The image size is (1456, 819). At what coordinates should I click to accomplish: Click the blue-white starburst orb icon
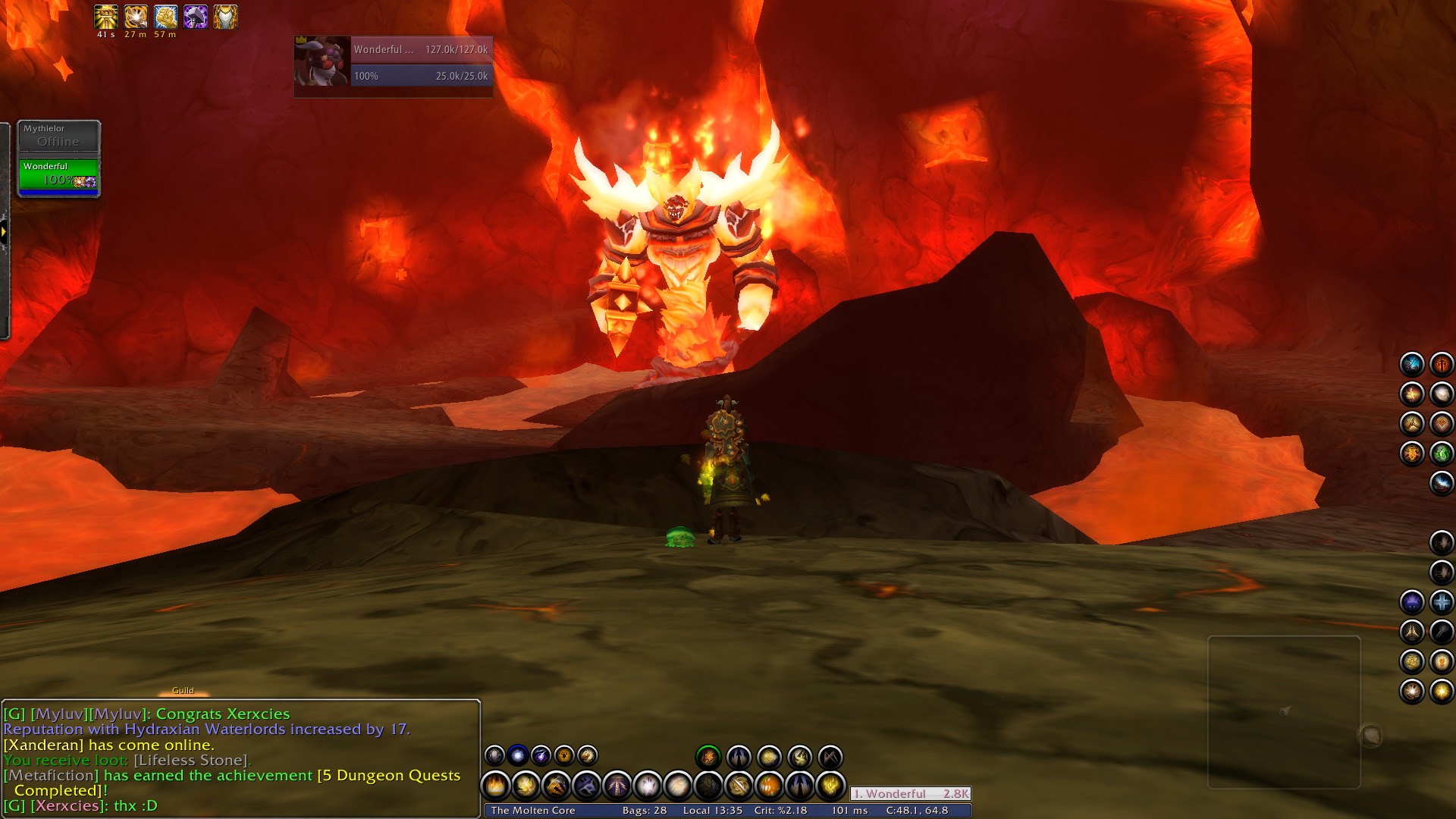(518, 755)
